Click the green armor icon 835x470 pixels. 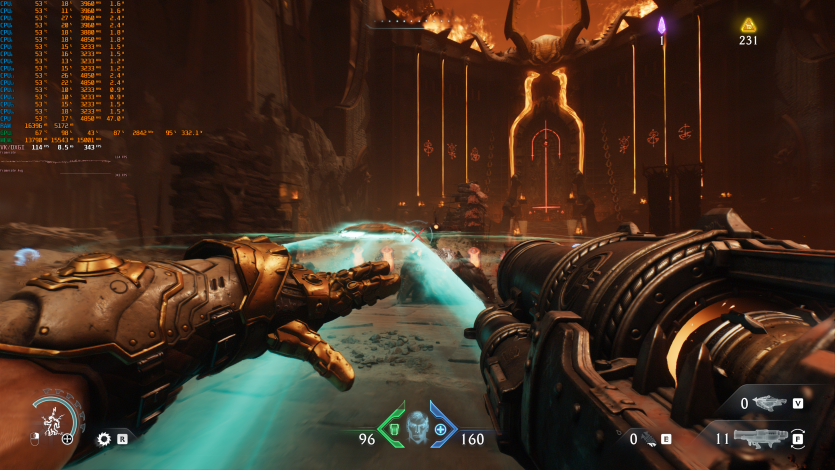pyautogui.click(x=394, y=429)
